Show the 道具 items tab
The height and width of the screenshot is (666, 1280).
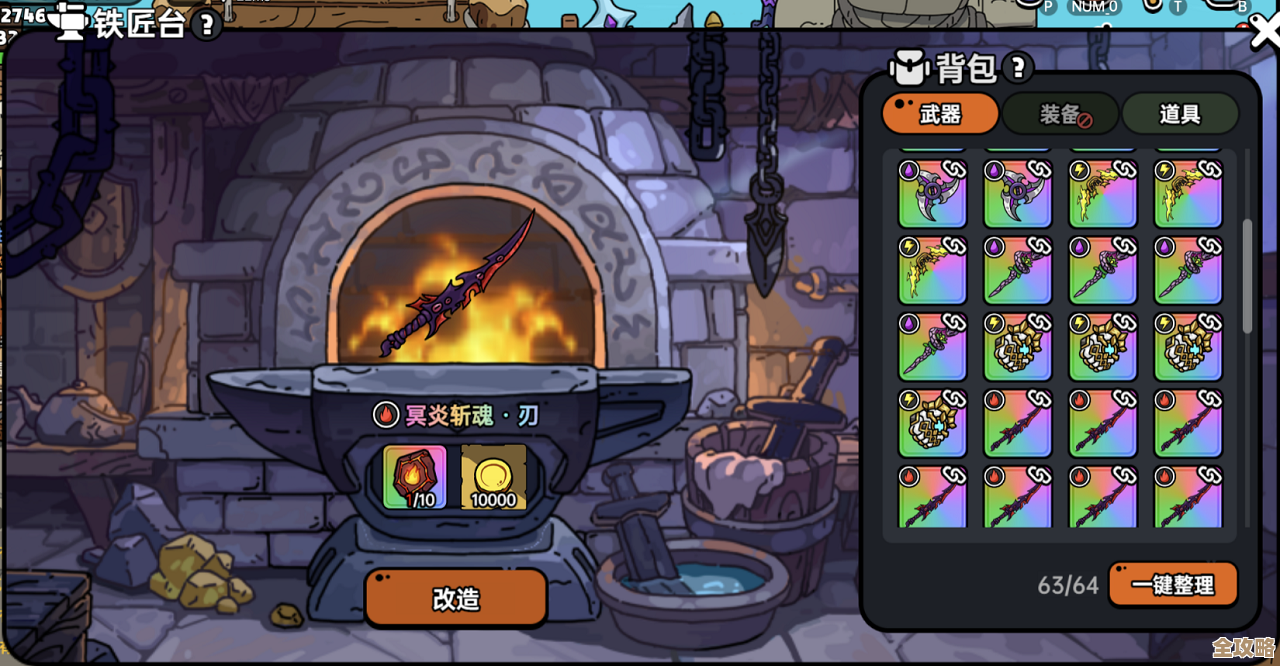pyautogui.click(x=1180, y=114)
